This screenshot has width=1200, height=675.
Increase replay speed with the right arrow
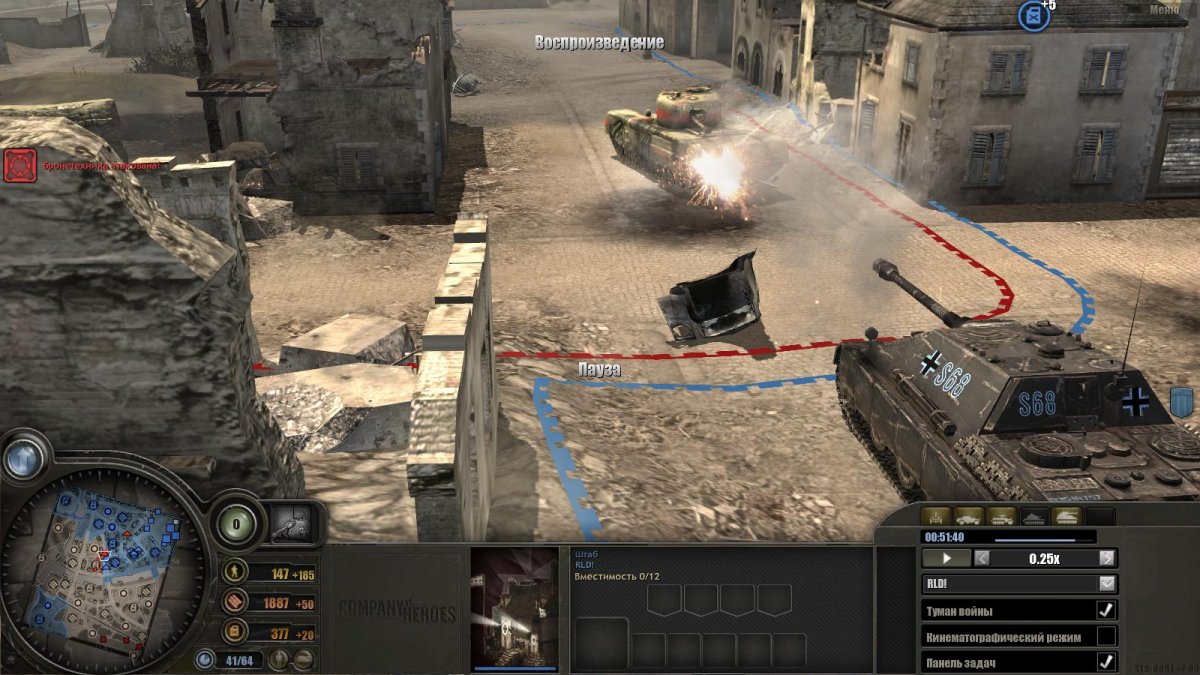pos(1106,558)
